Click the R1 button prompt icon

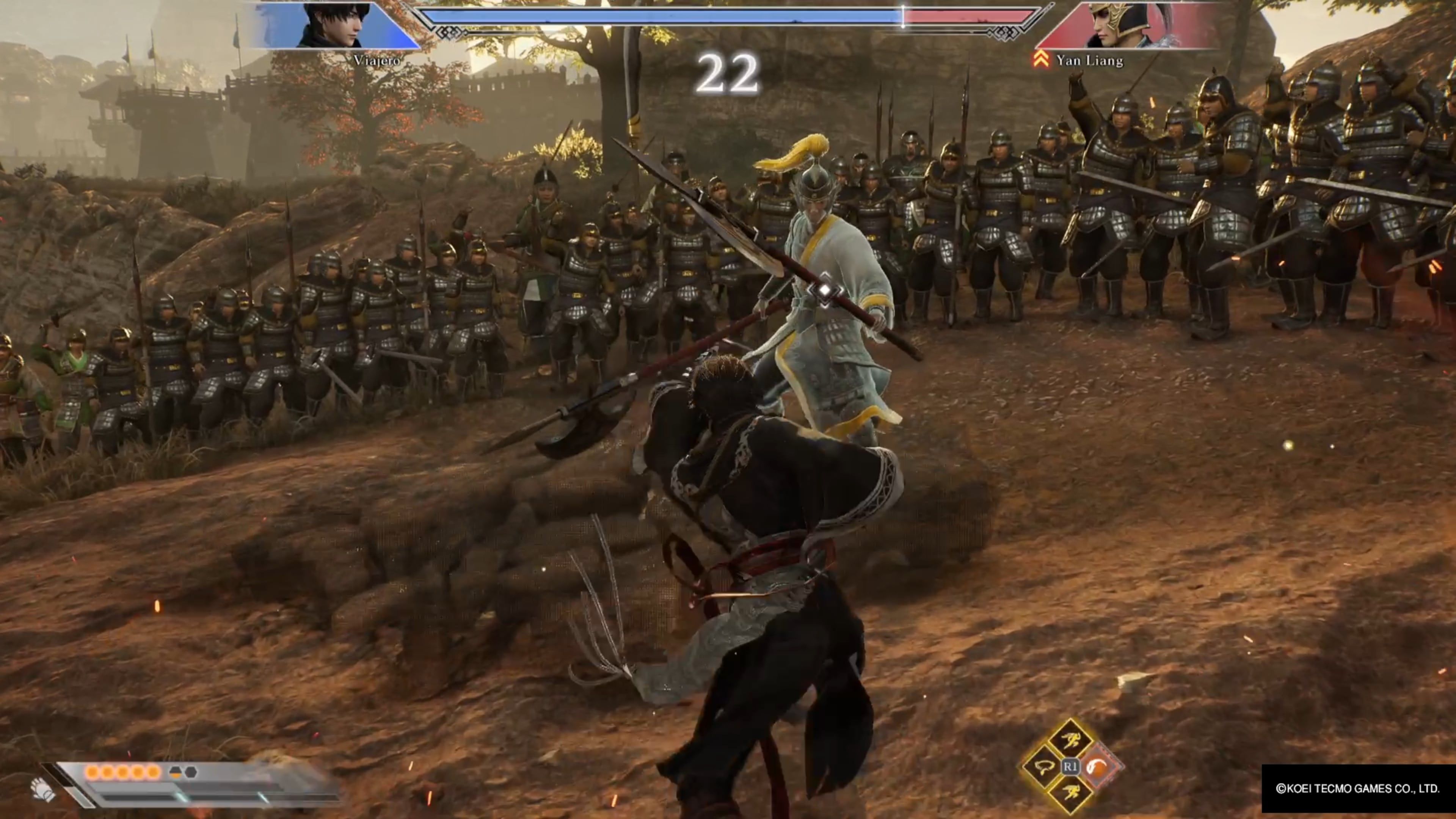[1072, 766]
